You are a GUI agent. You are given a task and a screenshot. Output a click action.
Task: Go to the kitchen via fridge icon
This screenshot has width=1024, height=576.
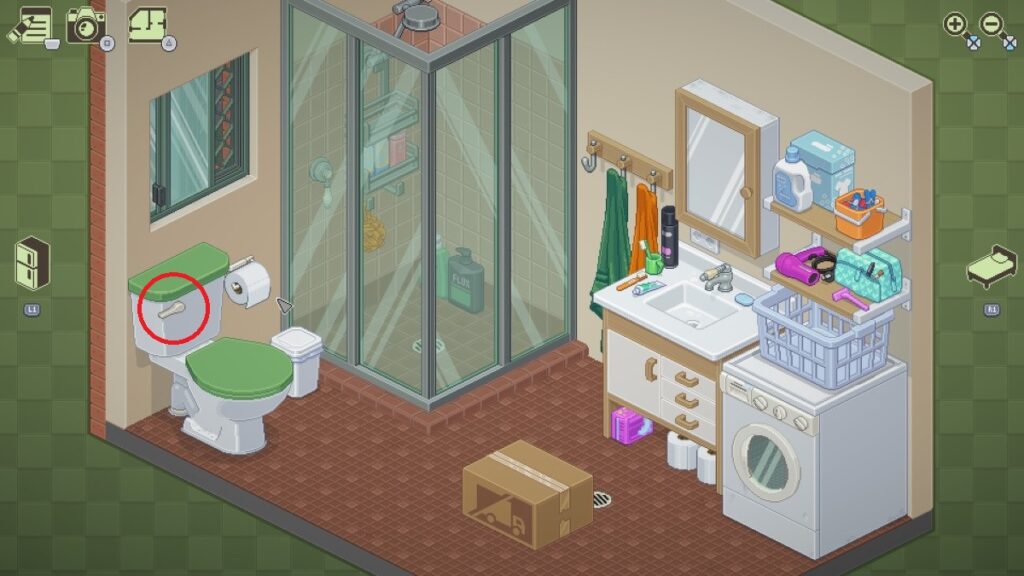tap(32, 263)
